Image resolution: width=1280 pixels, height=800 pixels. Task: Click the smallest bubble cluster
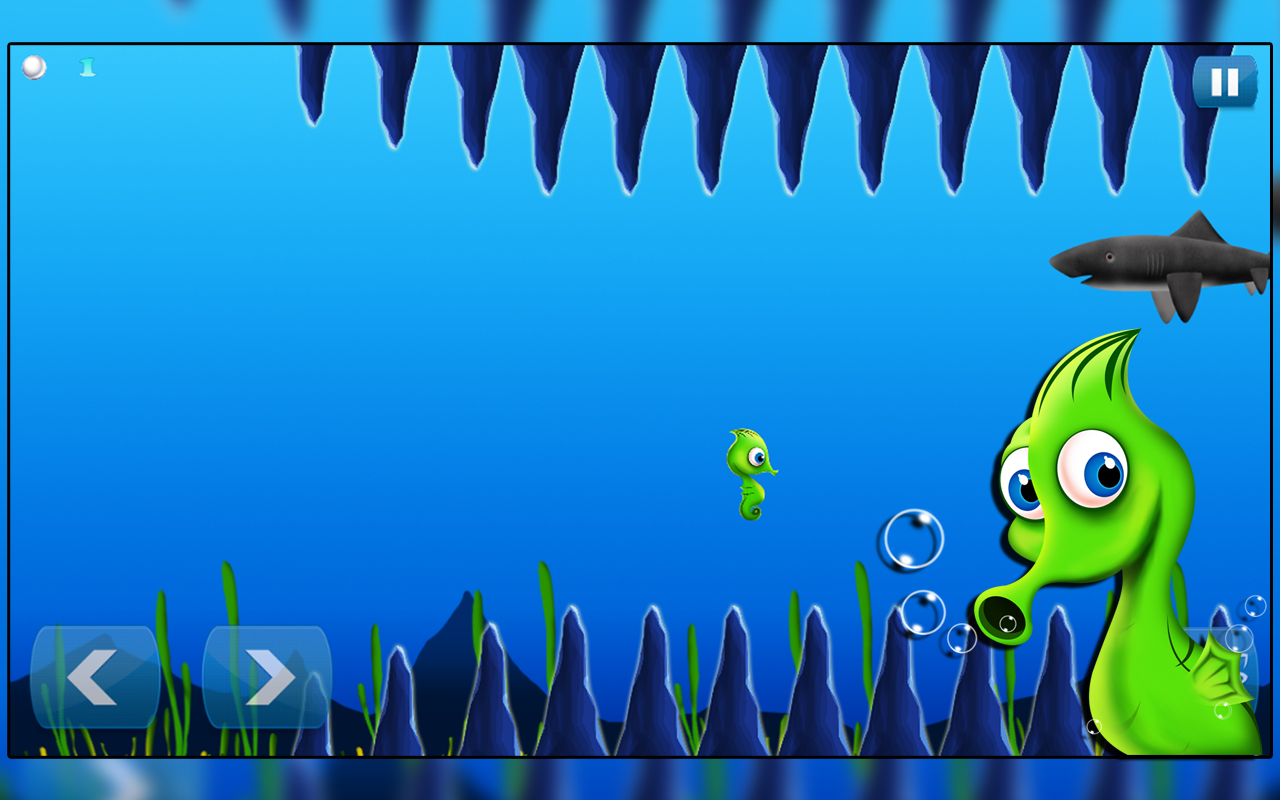click(x=962, y=637)
